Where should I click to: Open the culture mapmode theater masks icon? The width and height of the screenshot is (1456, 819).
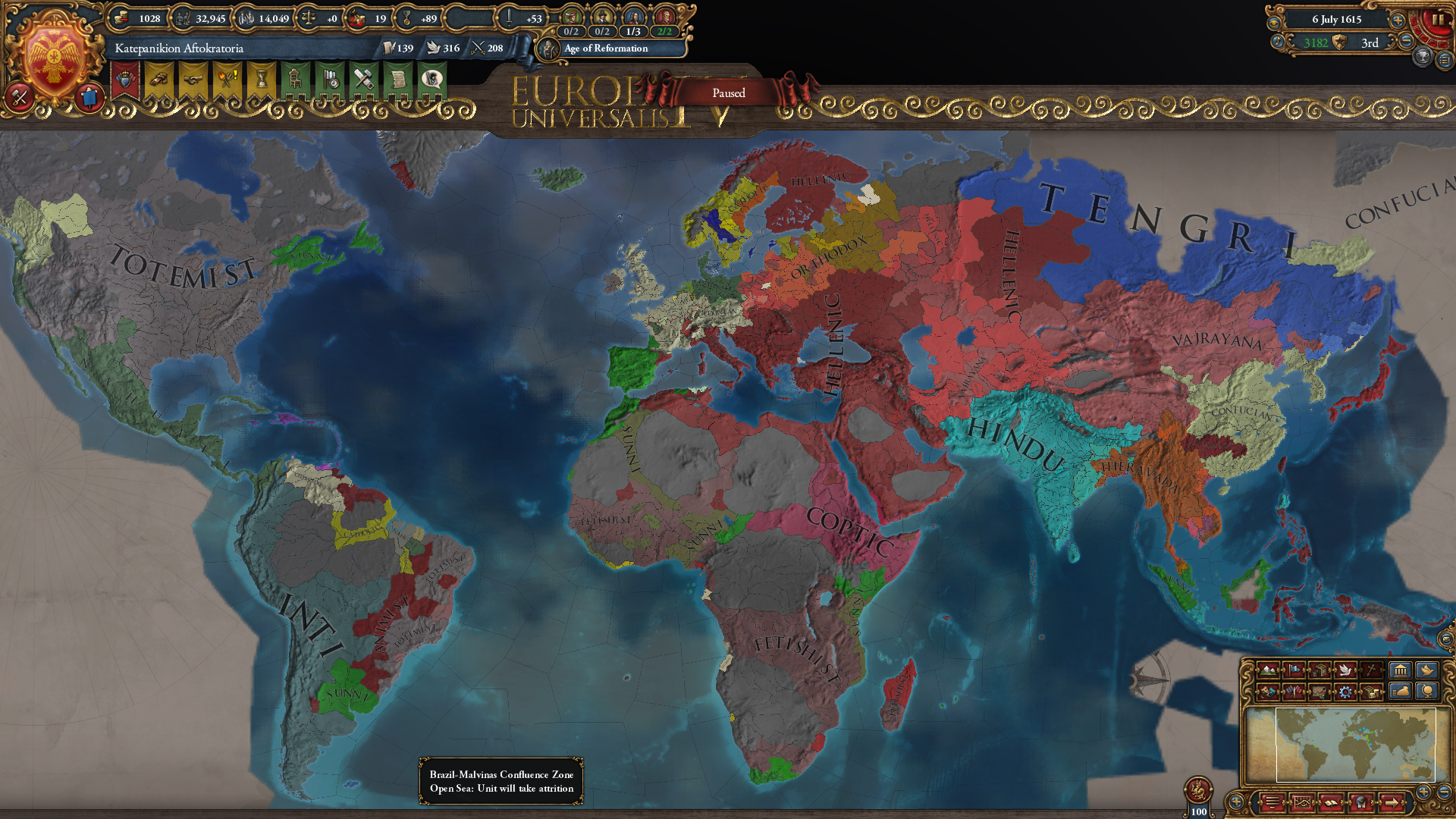coord(1268,691)
